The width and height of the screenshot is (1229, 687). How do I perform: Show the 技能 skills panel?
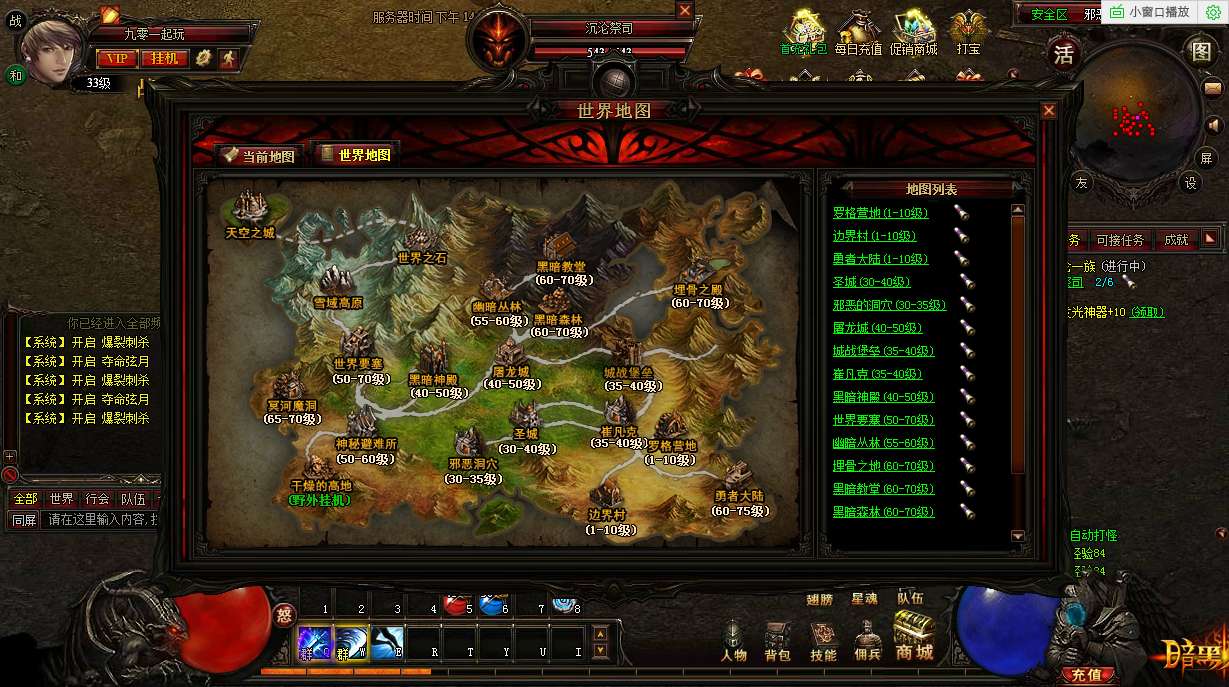[823, 640]
